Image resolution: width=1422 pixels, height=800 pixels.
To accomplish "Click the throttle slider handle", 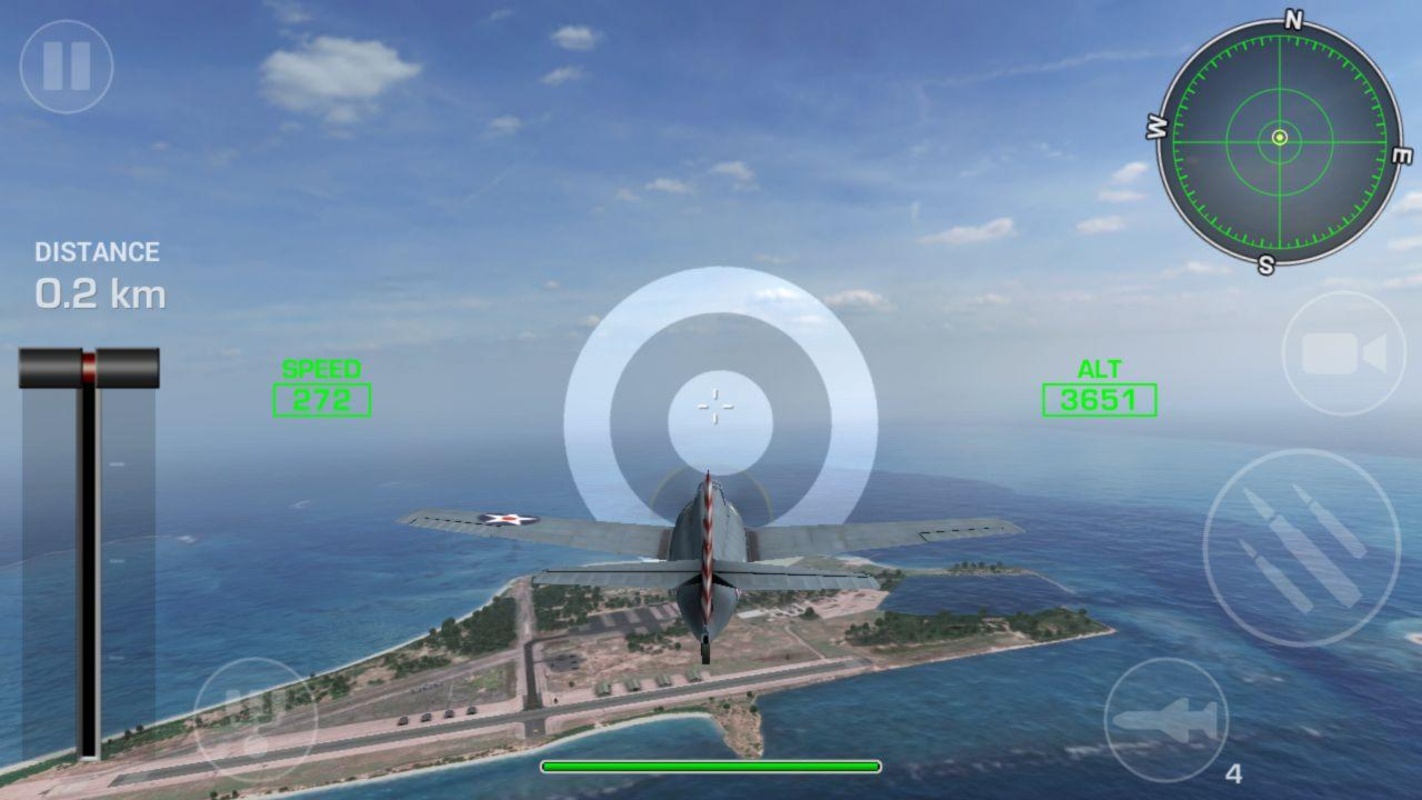I will tap(89, 367).
